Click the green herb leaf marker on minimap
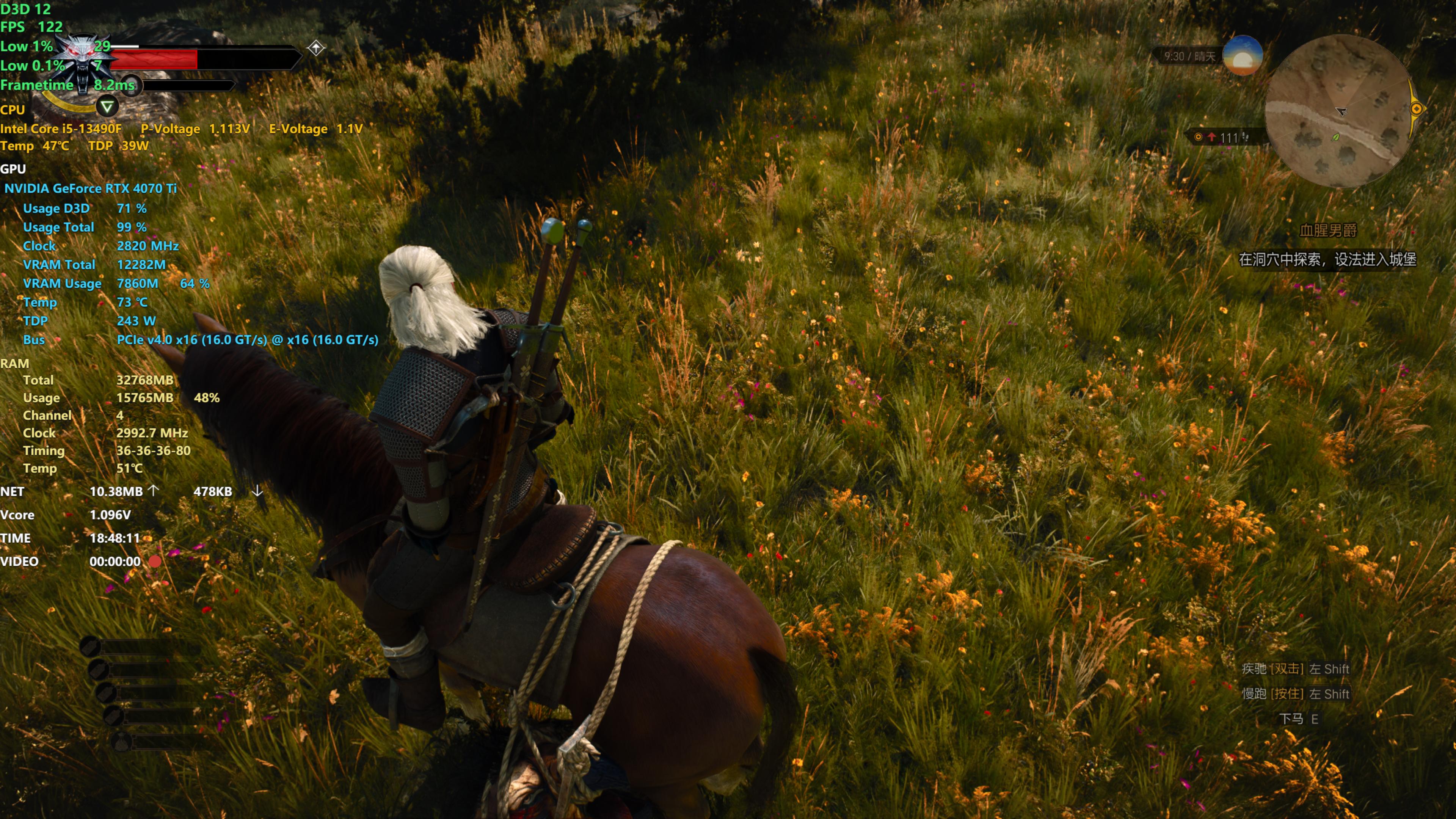 [x=1335, y=137]
